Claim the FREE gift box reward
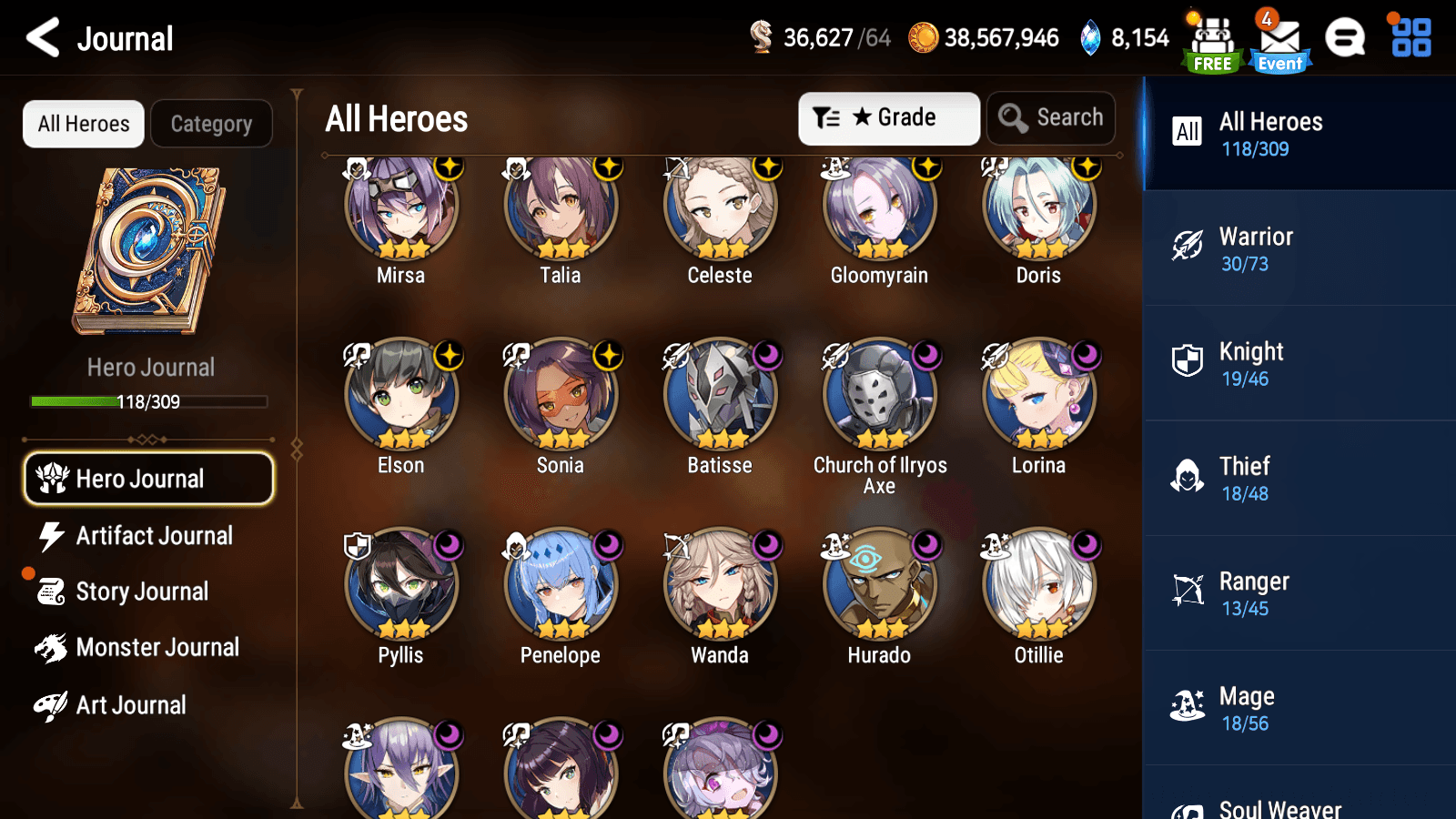Image resolution: width=1456 pixels, height=819 pixels. click(1211, 38)
